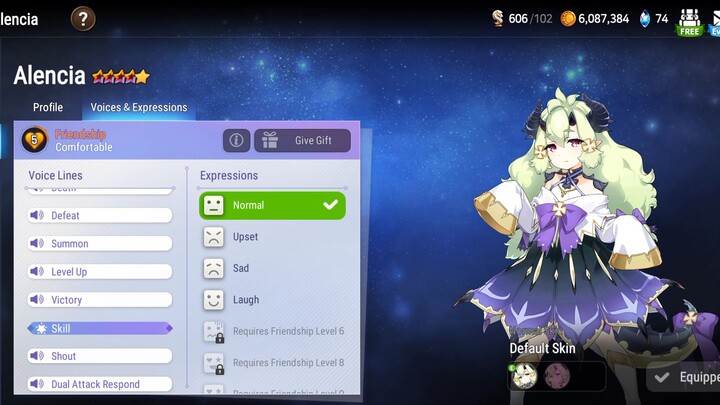The image size is (720, 405).
Task: Choose the Upset expression
Action: click(x=272, y=237)
